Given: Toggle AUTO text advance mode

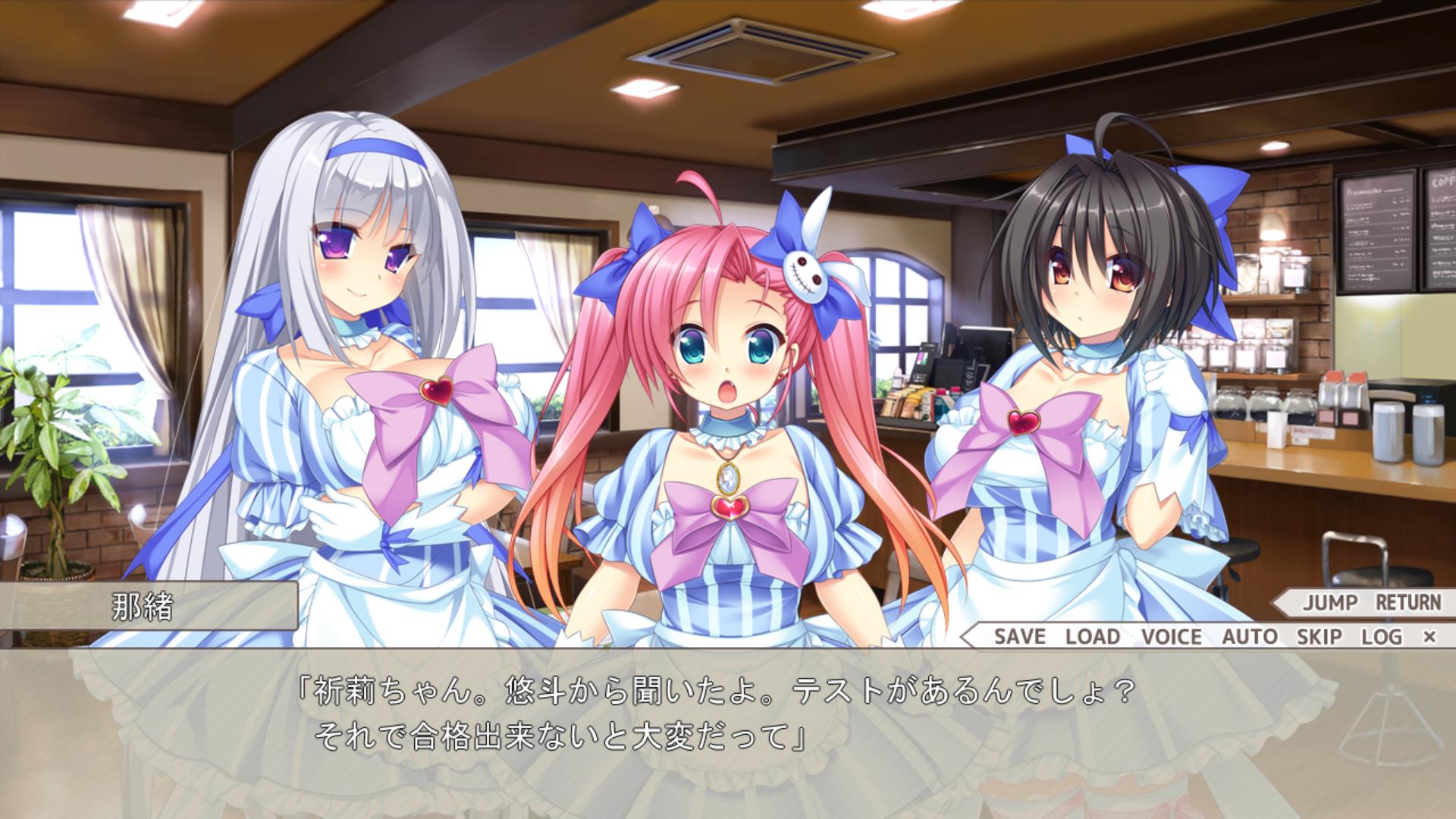Looking at the screenshot, I should [1249, 636].
